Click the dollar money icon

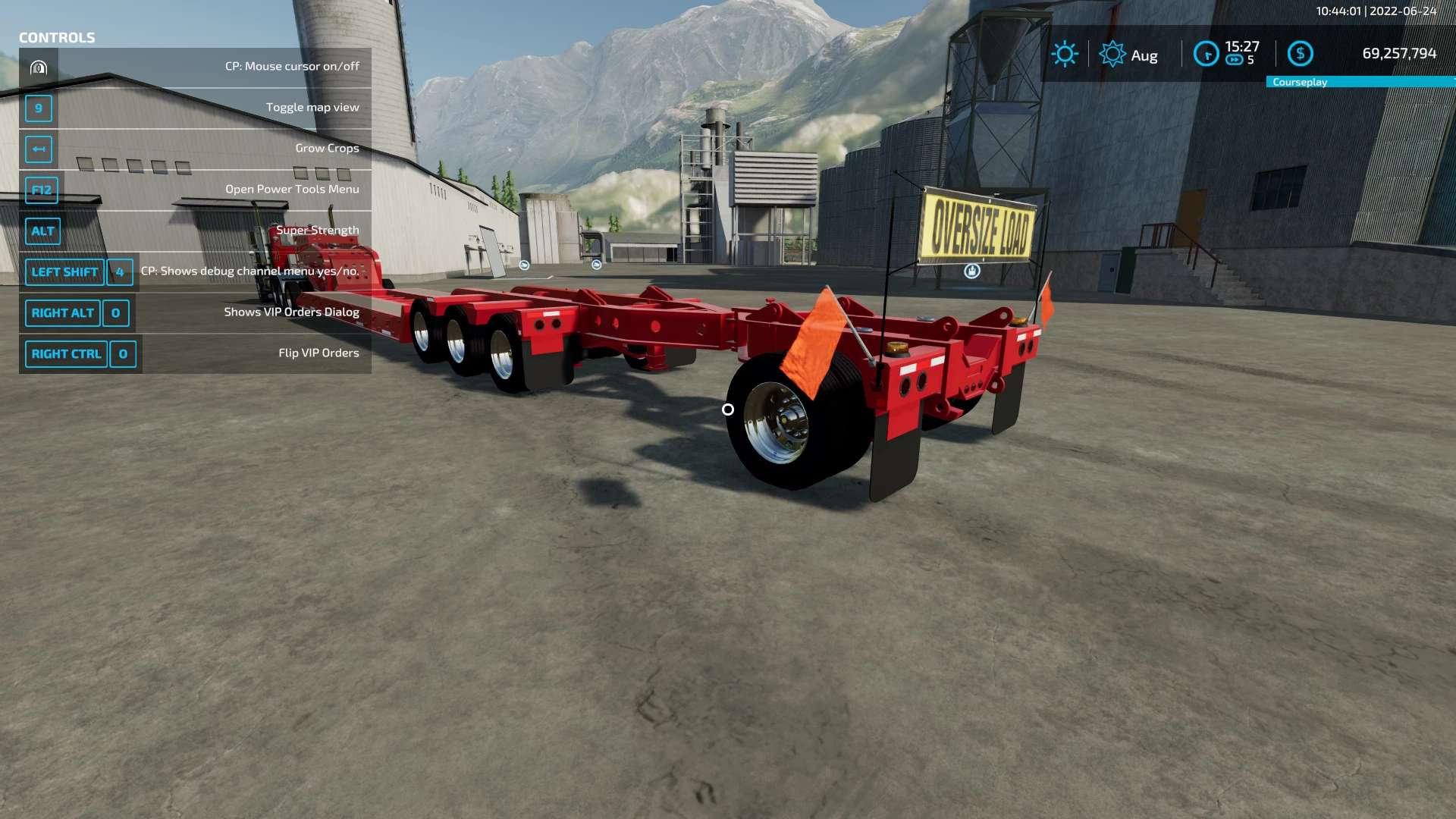(x=1300, y=53)
